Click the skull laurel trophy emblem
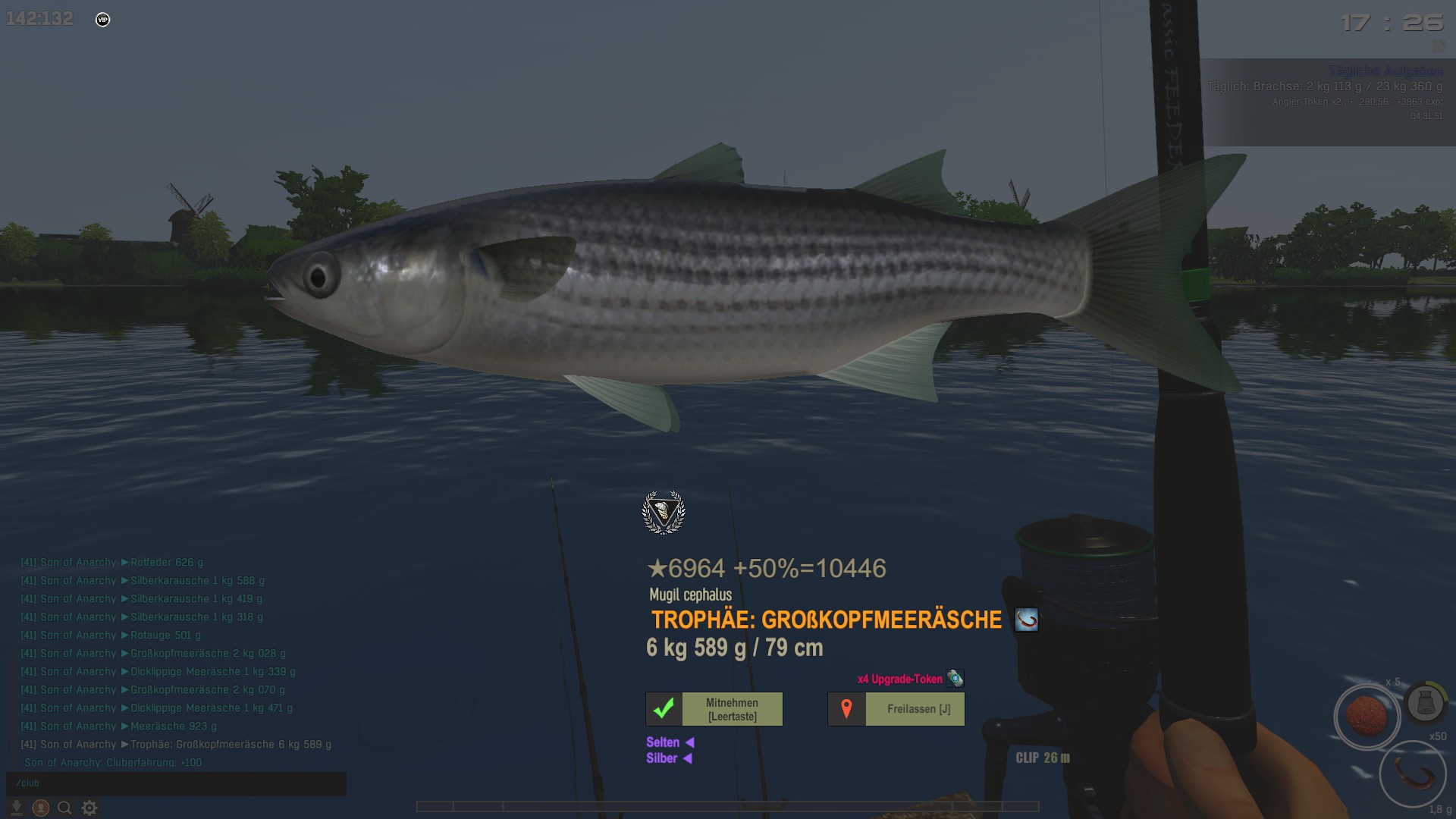 pyautogui.click(x=664, y=513)
